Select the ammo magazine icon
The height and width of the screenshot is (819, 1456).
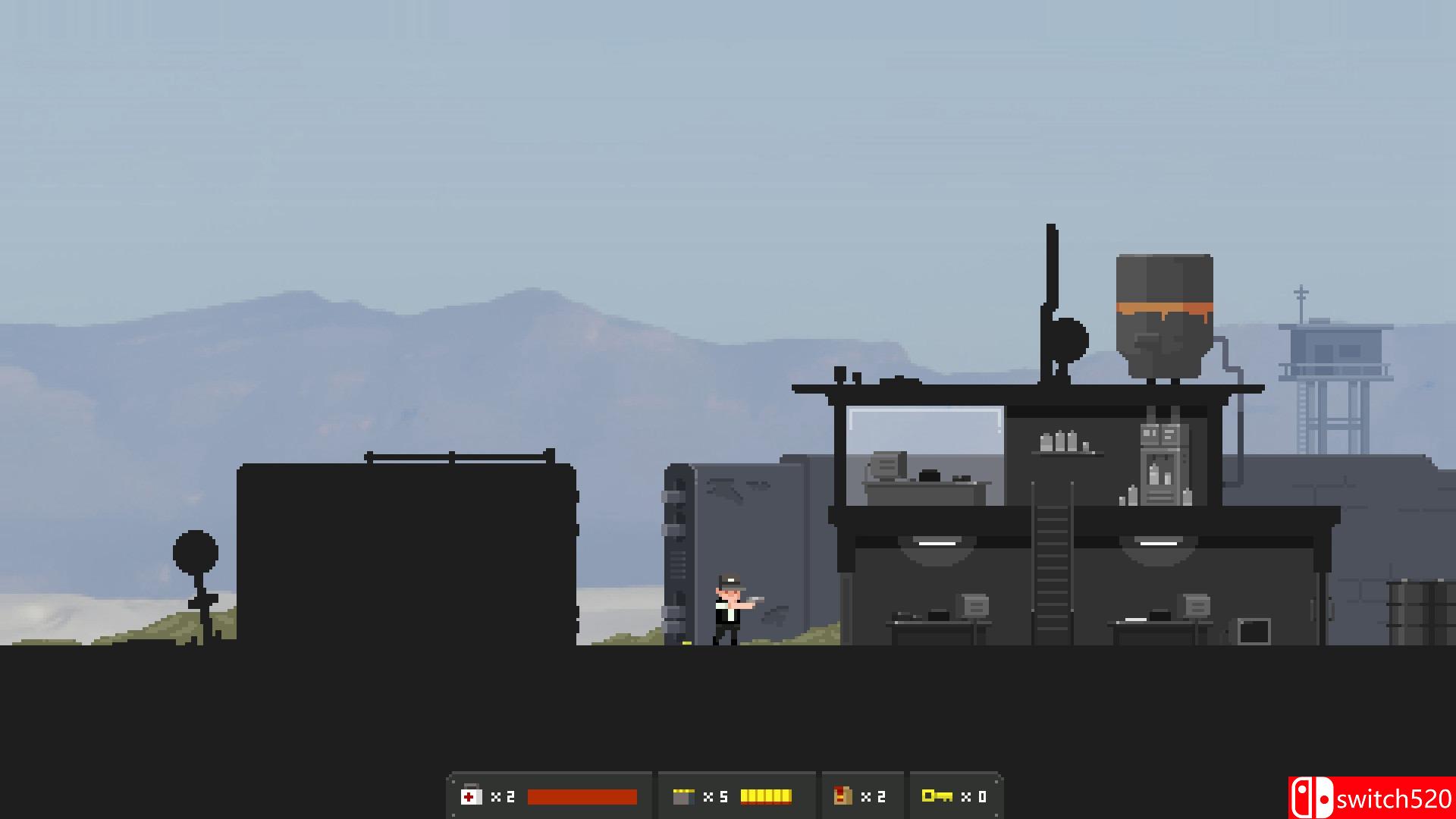pos(685,796)
